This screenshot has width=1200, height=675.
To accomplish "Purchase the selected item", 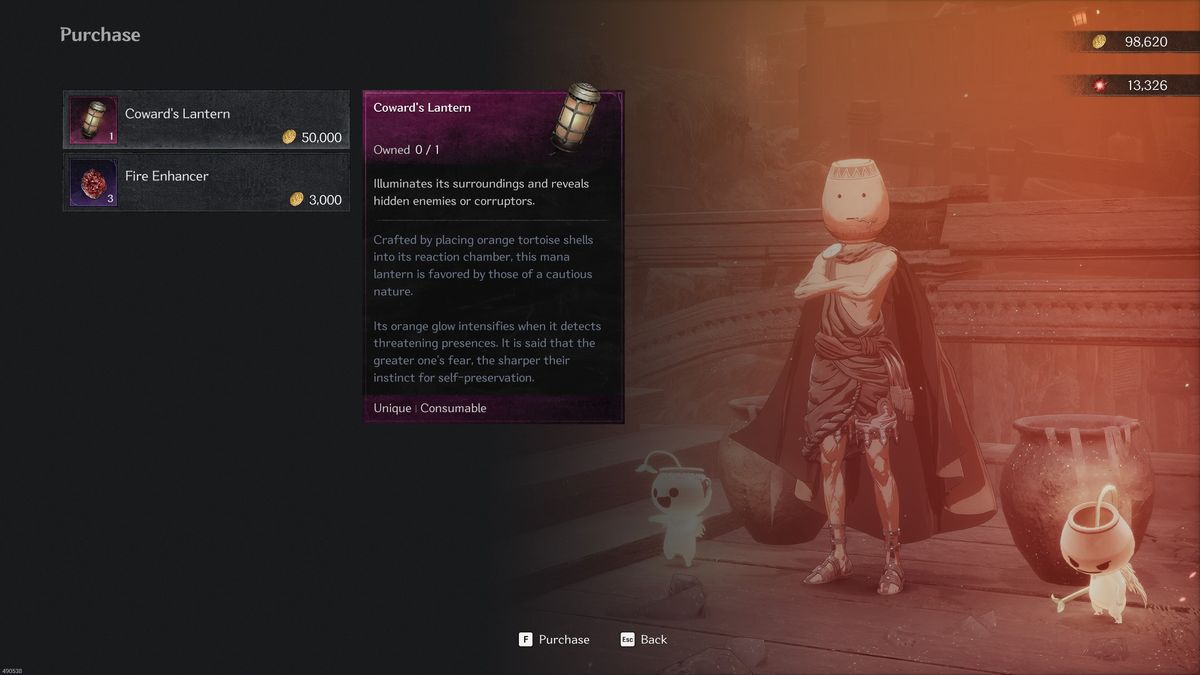I will click(555, 639).
